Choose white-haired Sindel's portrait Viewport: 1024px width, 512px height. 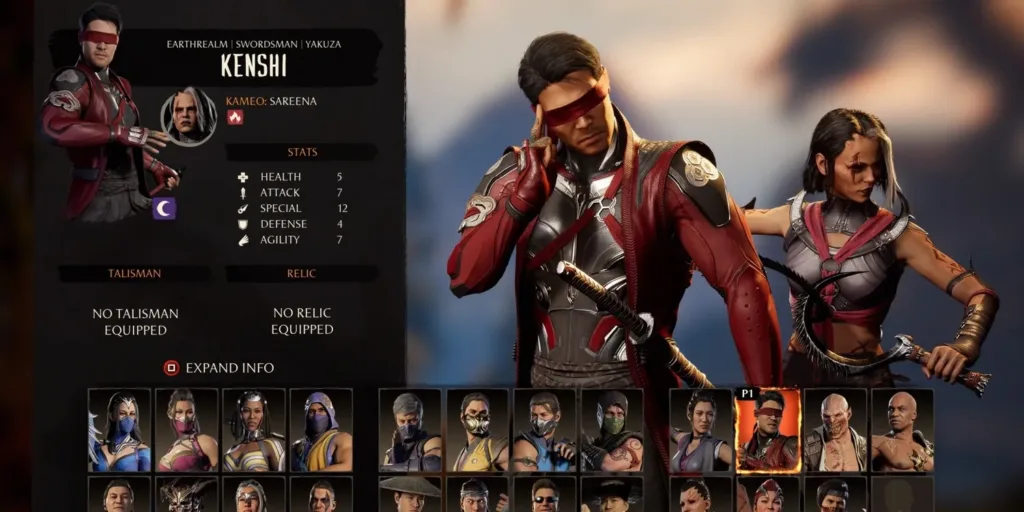pyautogui.click(x=253, y=495)
